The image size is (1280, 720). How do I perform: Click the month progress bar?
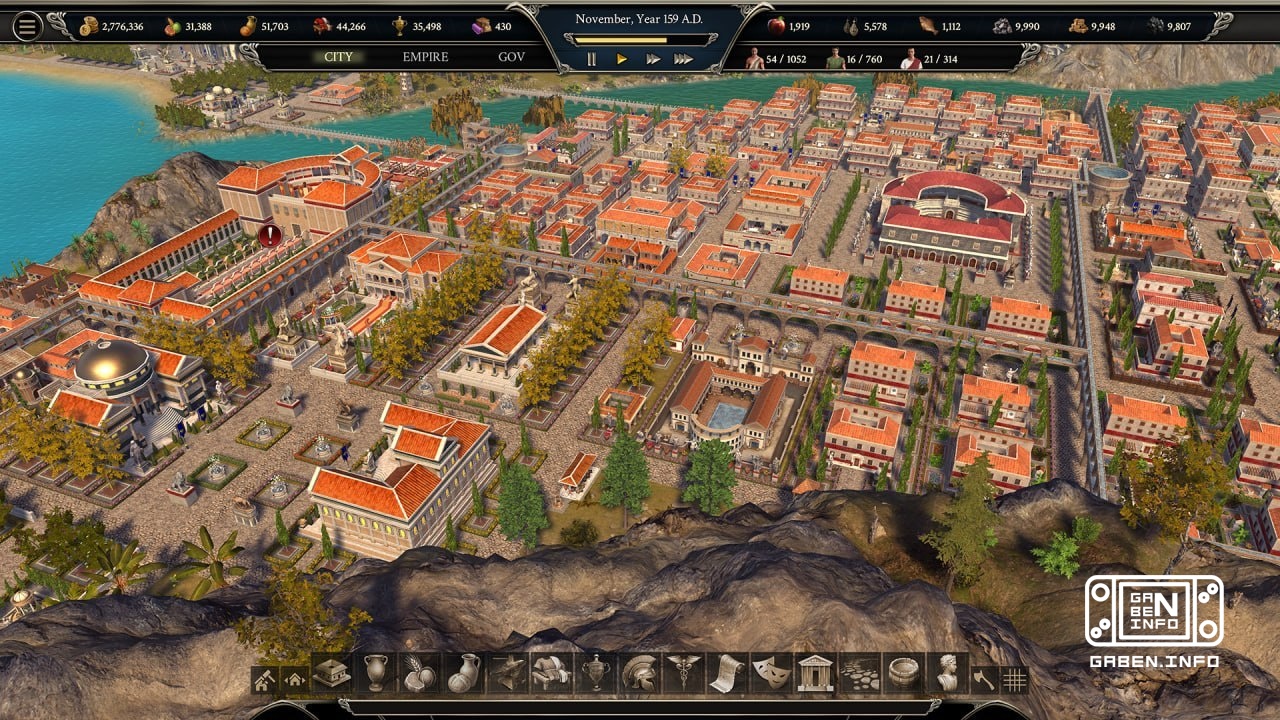point(640,39)
